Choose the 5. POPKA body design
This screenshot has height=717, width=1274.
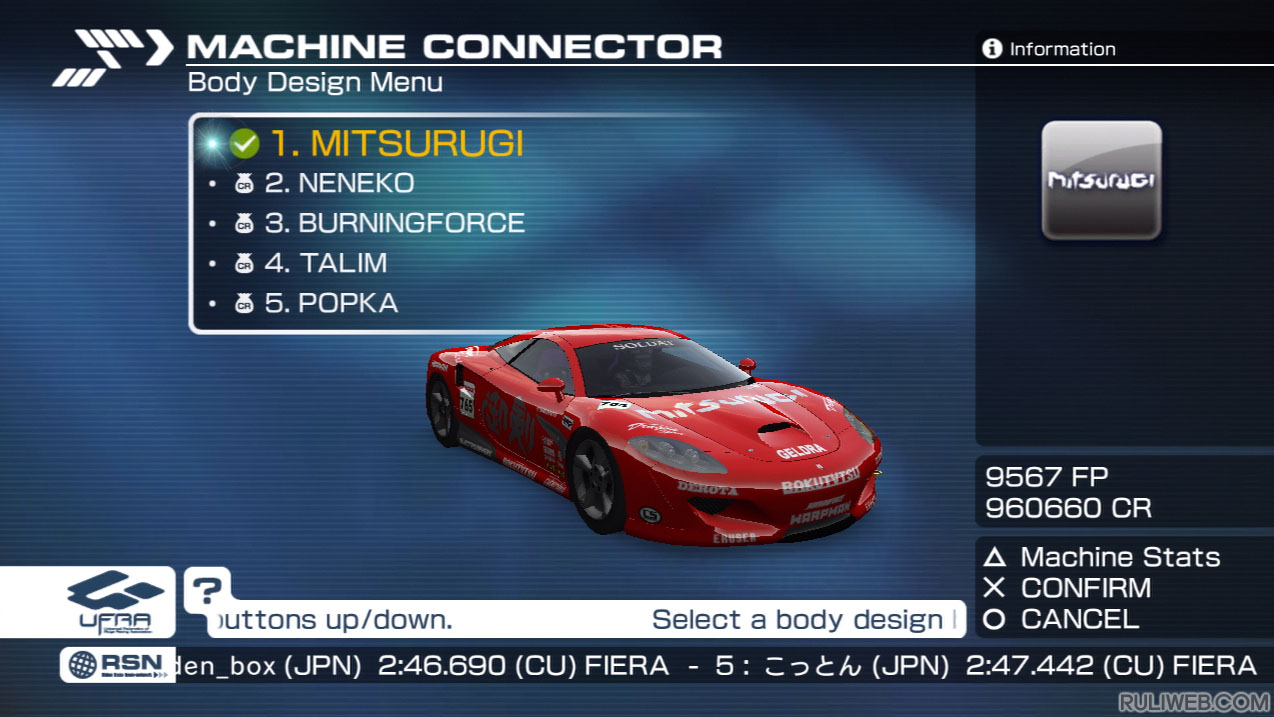331,303
